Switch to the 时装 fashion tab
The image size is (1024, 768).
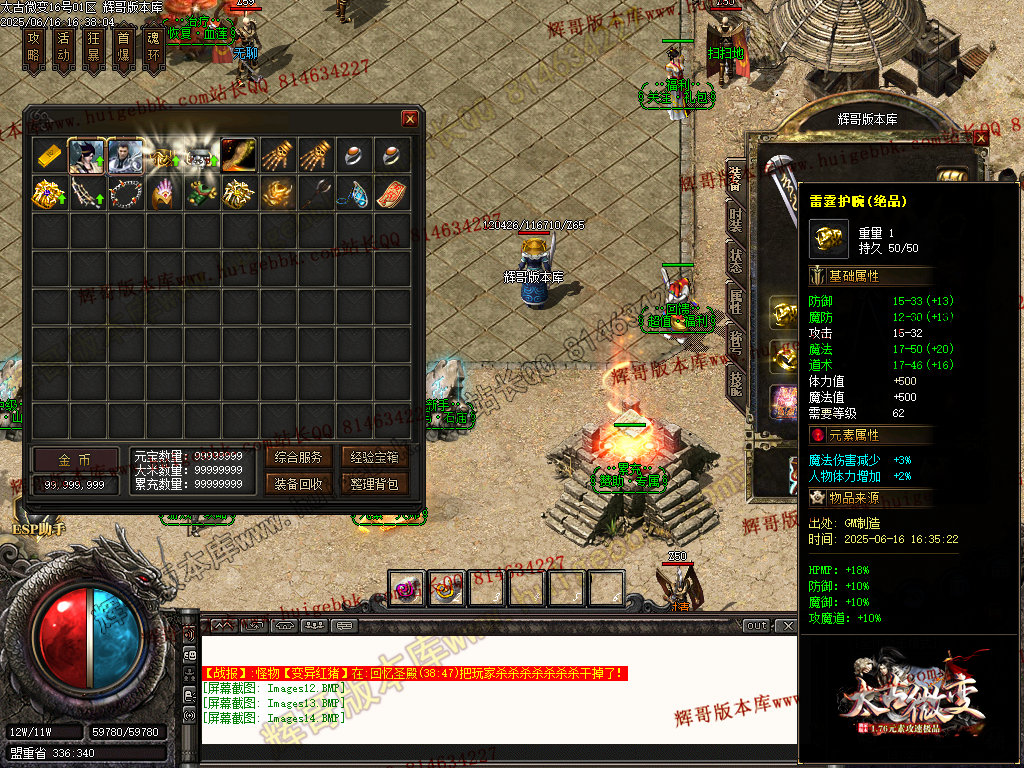(x=736, y=220)
